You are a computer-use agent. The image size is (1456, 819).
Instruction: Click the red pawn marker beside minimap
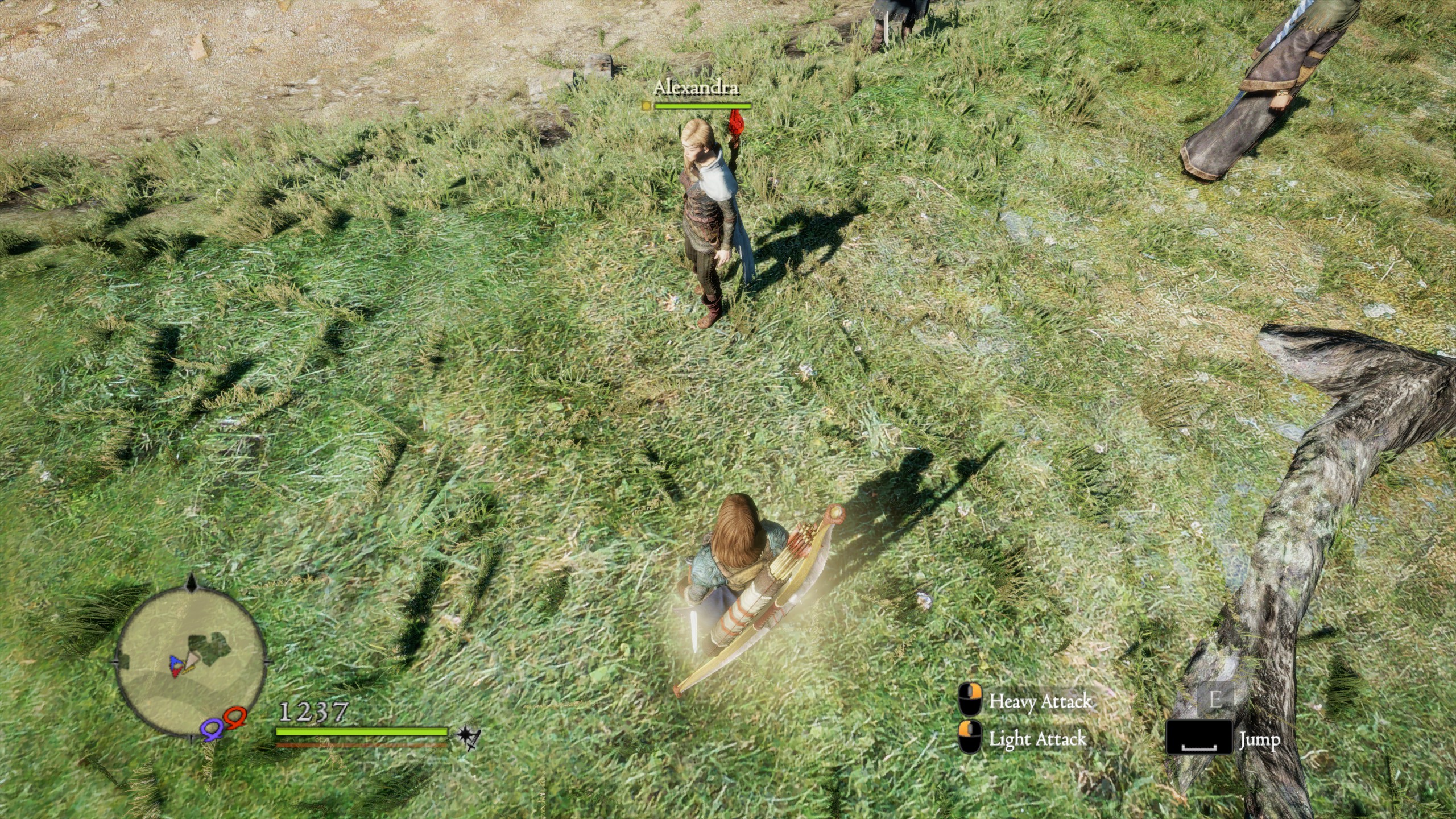click(x=235, y=718)
